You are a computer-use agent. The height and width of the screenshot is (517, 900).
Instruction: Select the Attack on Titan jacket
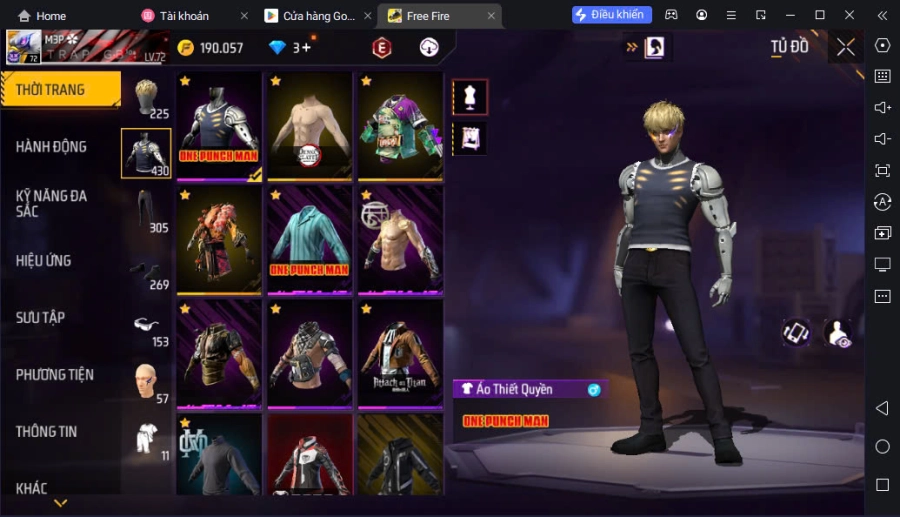400,352
